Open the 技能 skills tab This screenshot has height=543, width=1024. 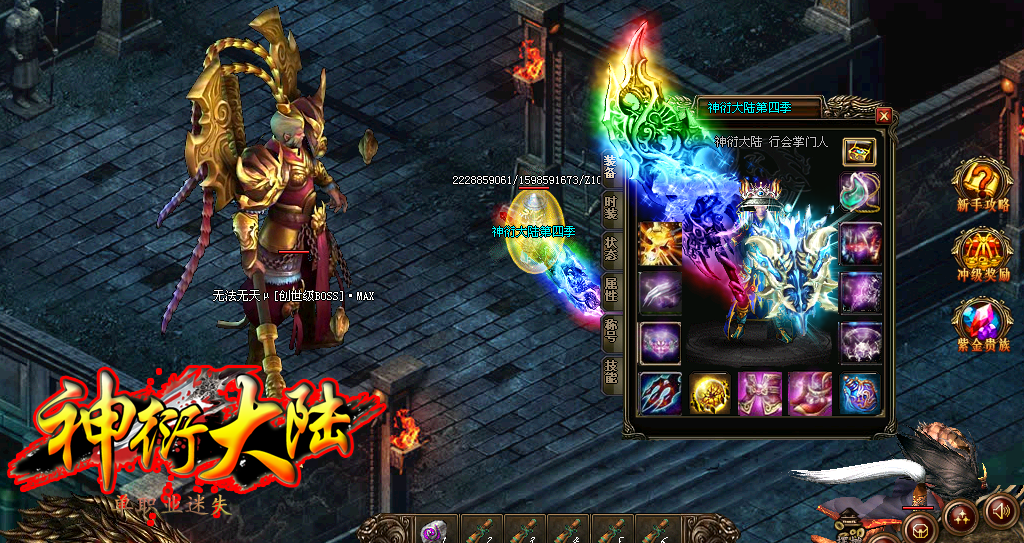pos(610,372)
